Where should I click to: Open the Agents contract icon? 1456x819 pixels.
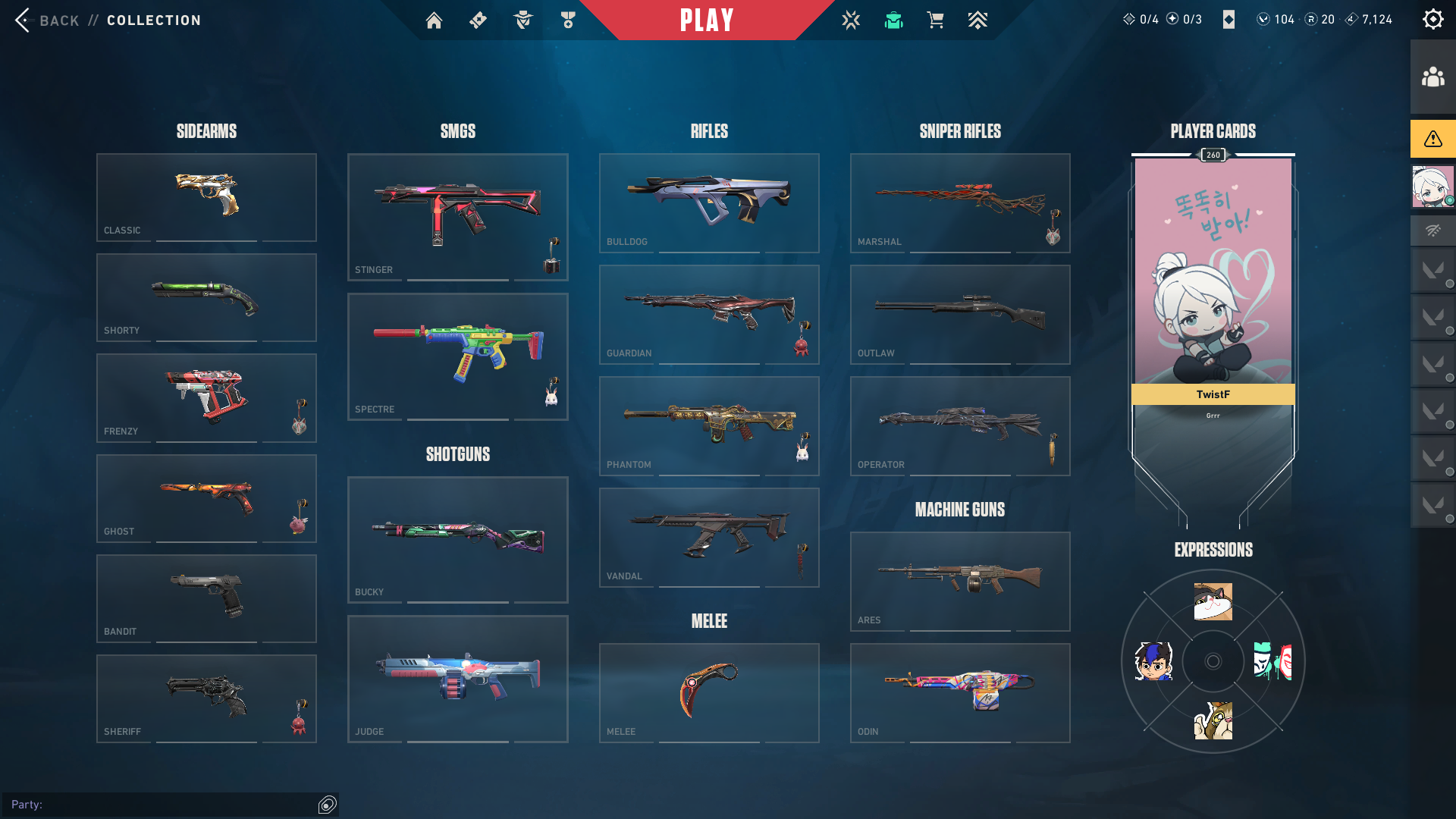pos(522,20)
